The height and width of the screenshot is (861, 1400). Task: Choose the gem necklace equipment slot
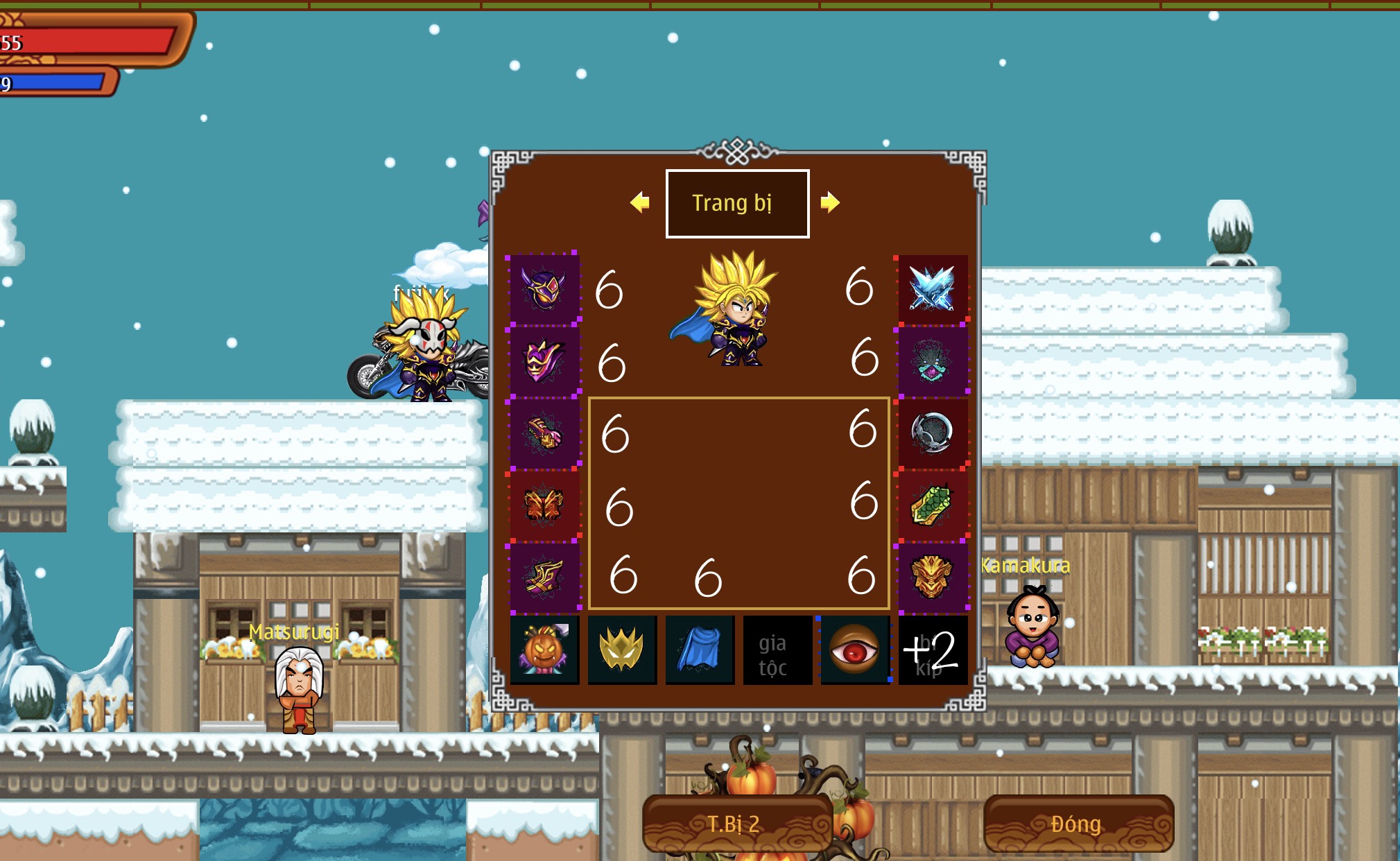tap(932, 360)
